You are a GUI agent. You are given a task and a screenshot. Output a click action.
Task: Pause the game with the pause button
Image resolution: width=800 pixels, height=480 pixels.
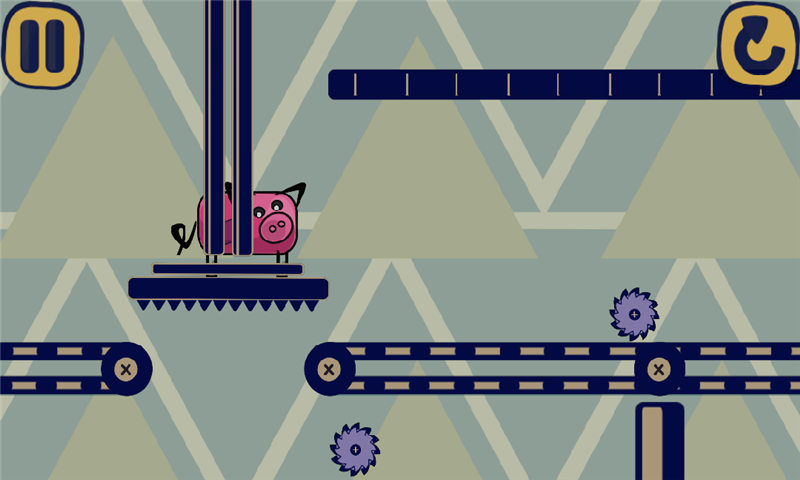click(42, 45)
